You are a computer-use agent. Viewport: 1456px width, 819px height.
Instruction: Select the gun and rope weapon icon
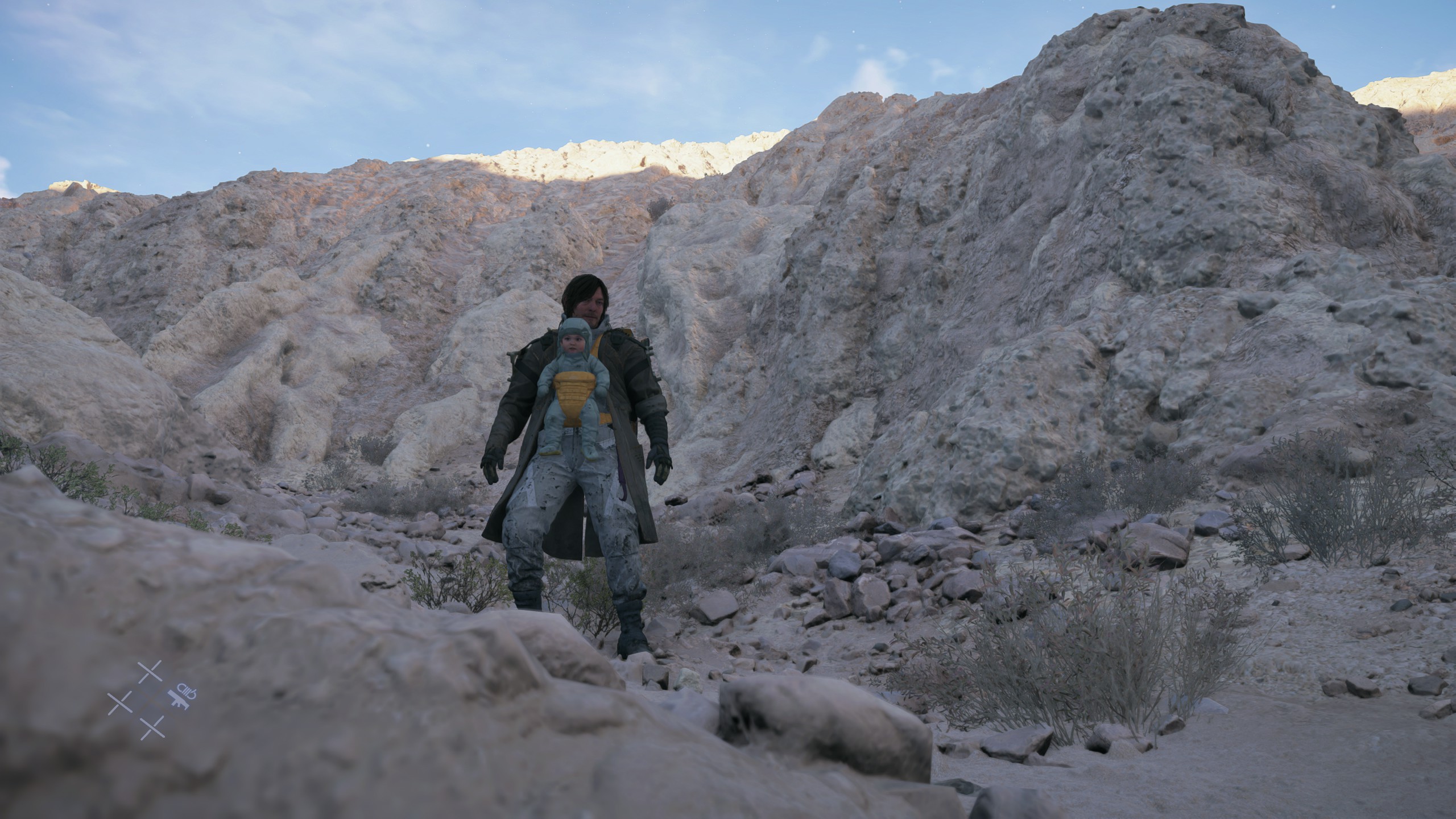coord(181,695)
